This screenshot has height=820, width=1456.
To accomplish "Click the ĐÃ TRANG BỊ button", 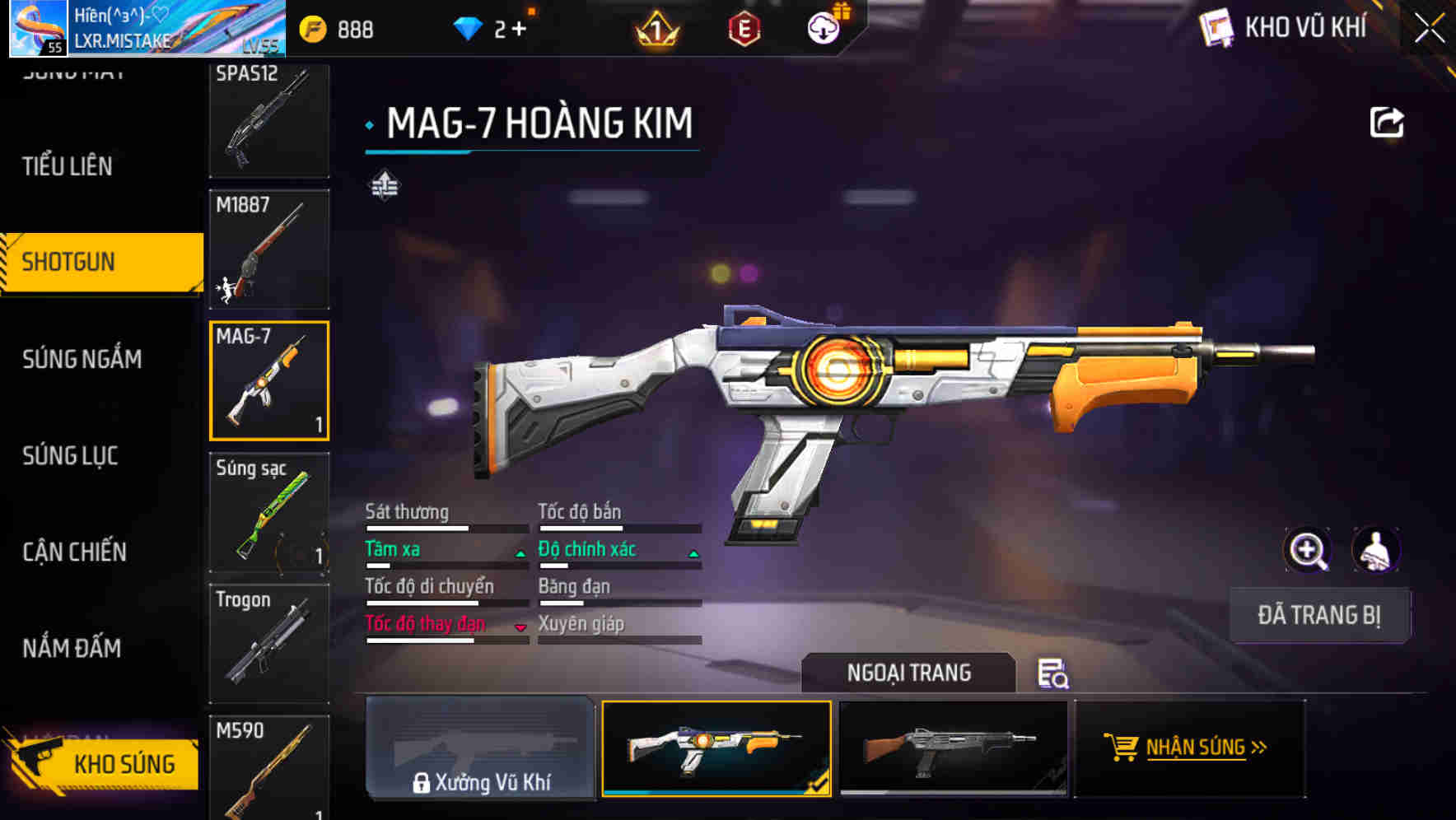I will (1318, 615).
